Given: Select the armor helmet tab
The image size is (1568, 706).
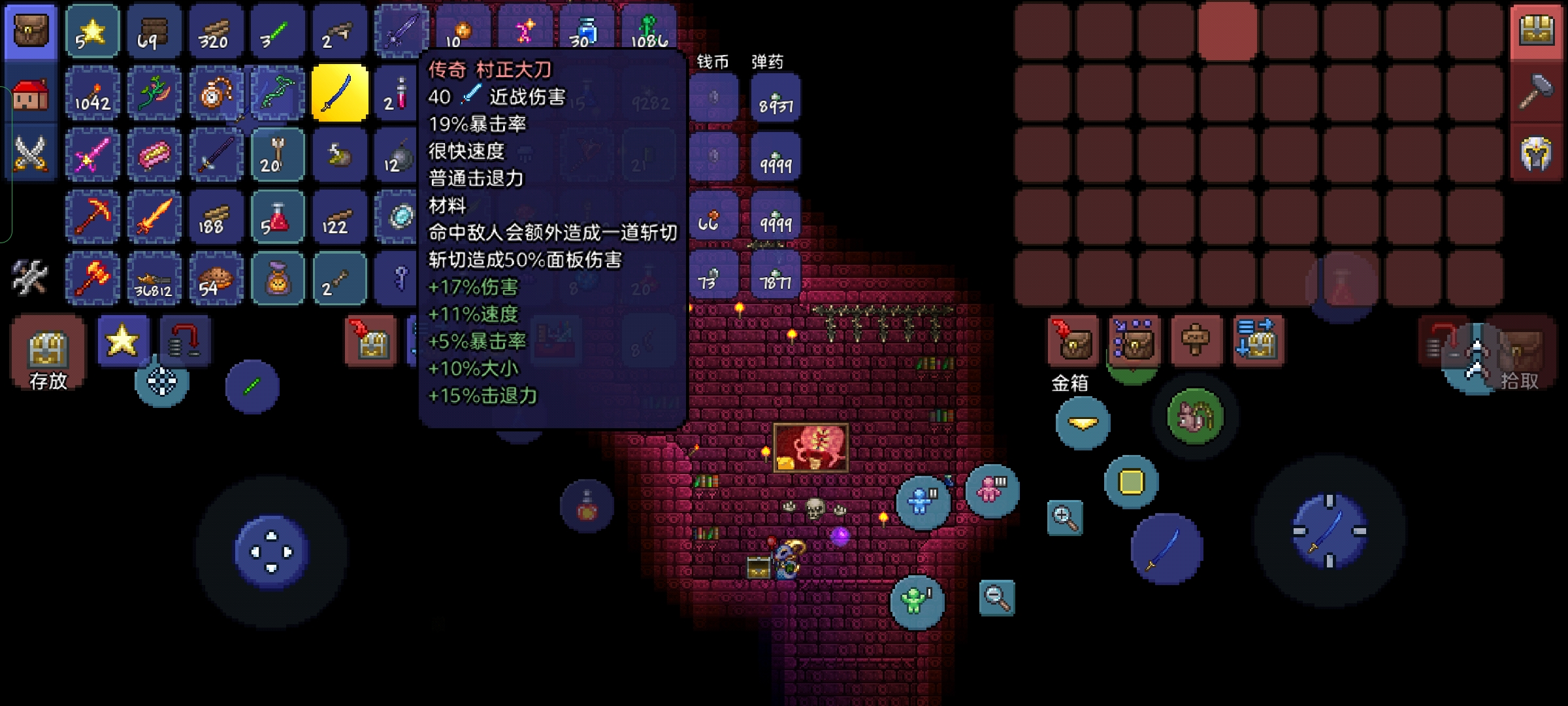Looking at the screenshot, I should click(x=1537, y=155).
